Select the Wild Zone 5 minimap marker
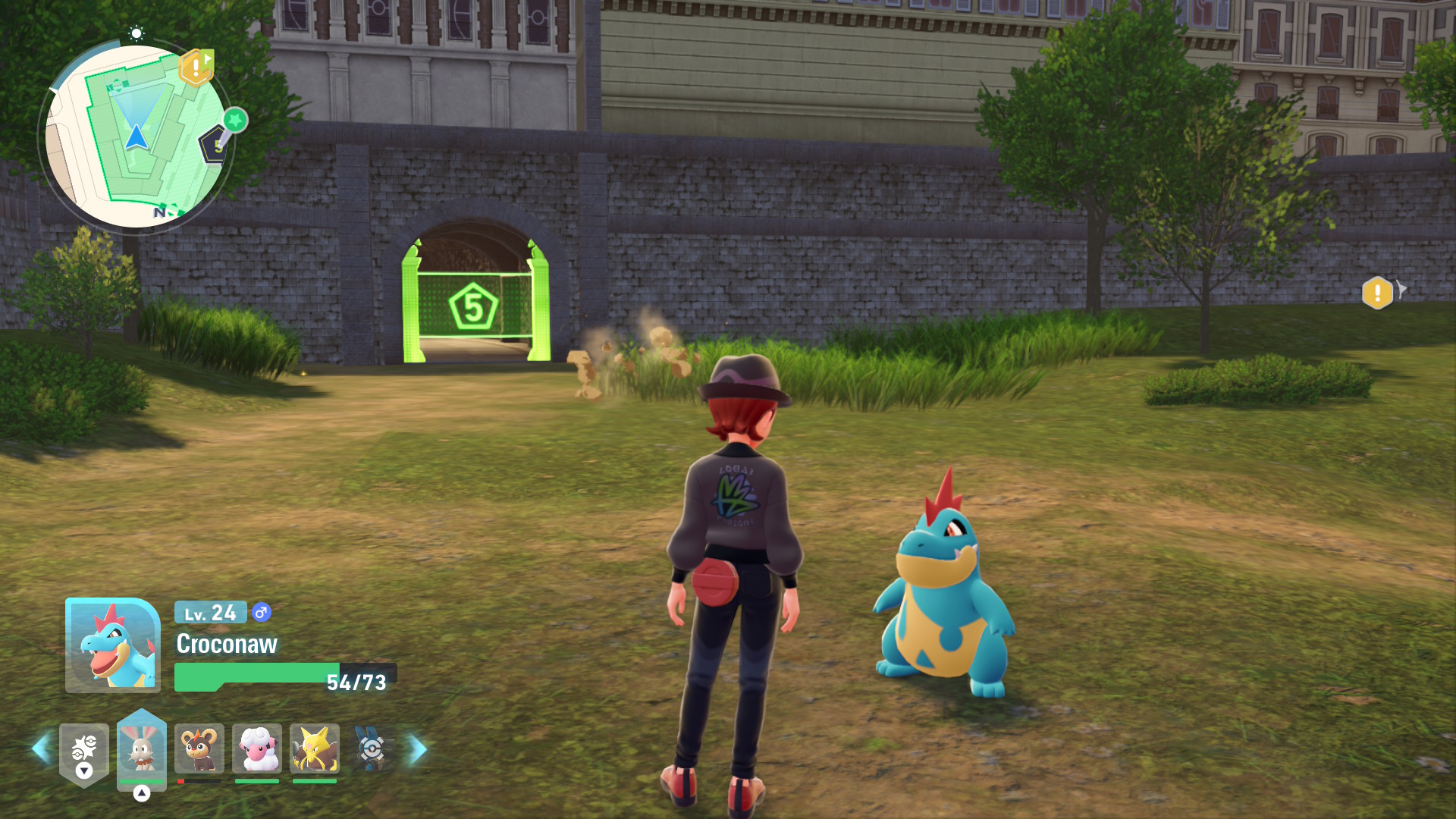Screen dimensions: 1456x819 coord(215,145)
